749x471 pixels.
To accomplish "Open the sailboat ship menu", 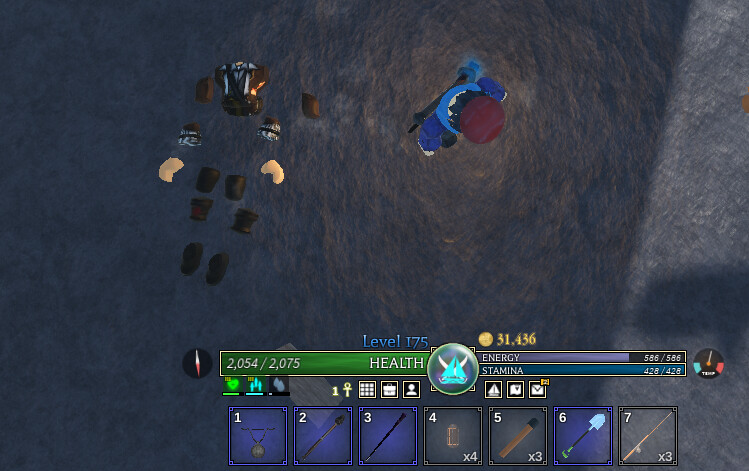I will (x=493, y=390).
